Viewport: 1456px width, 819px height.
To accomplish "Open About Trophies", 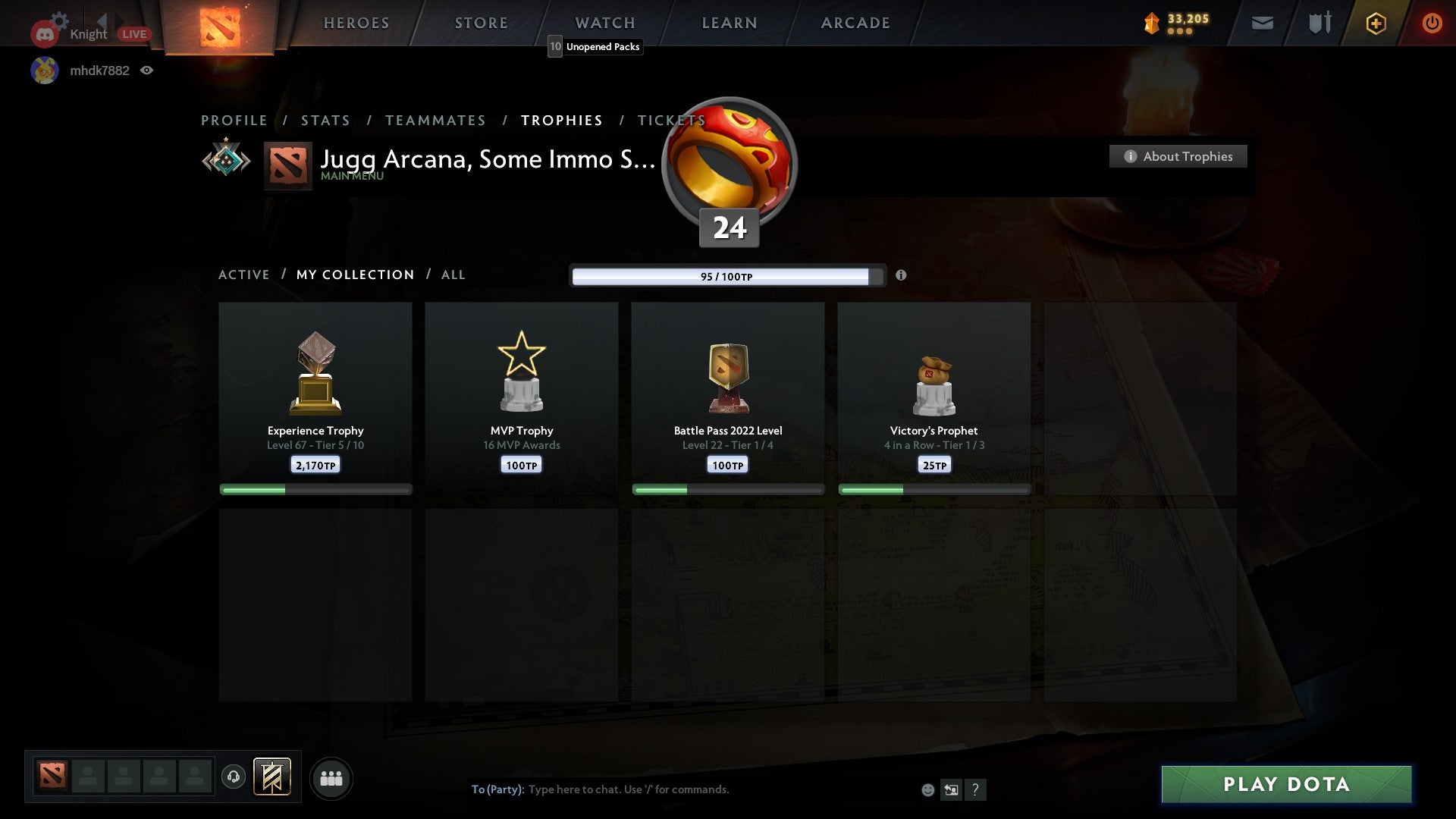I will [1178, 156].
